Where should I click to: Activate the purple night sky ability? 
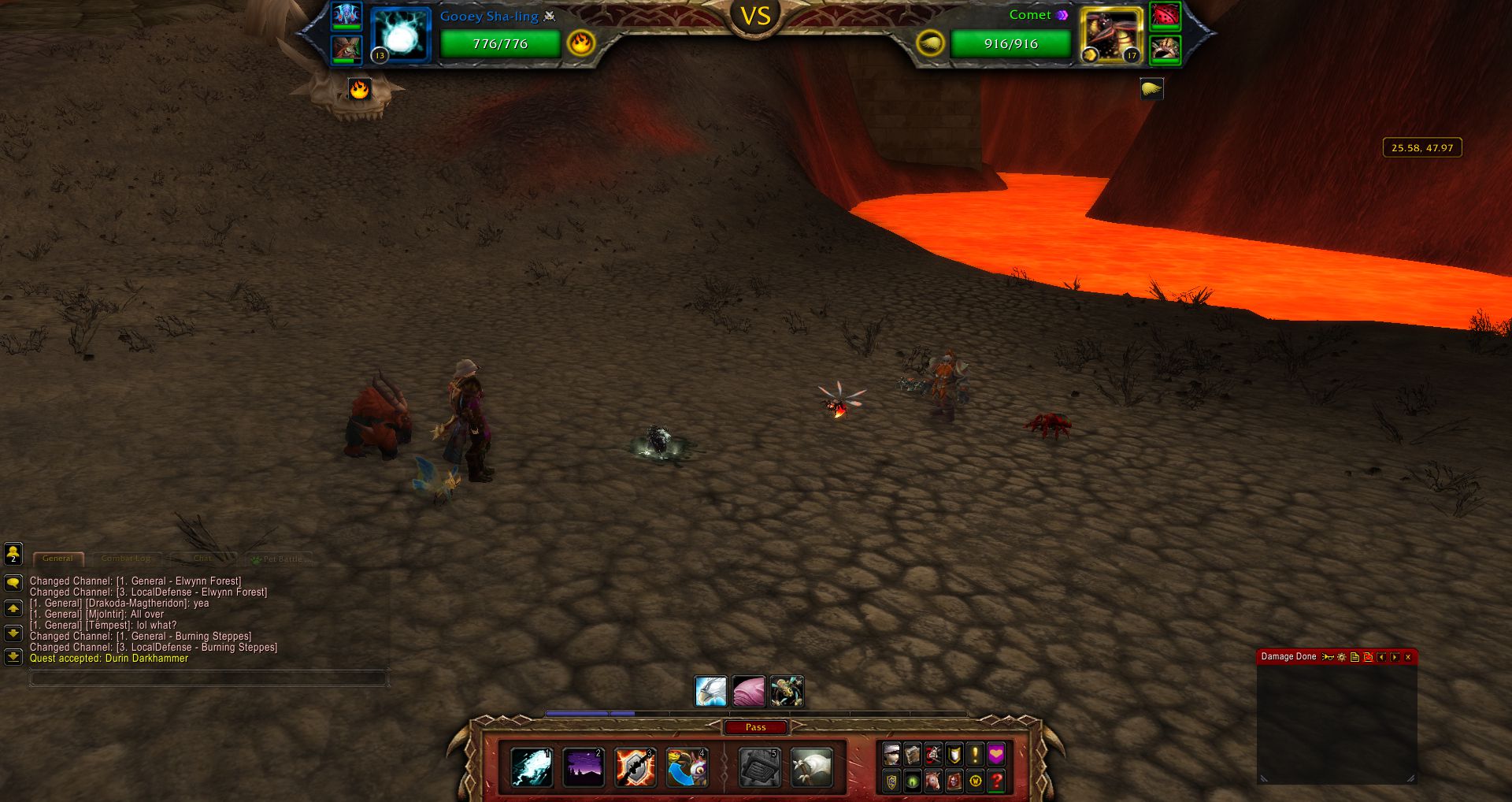coord(584,767)
